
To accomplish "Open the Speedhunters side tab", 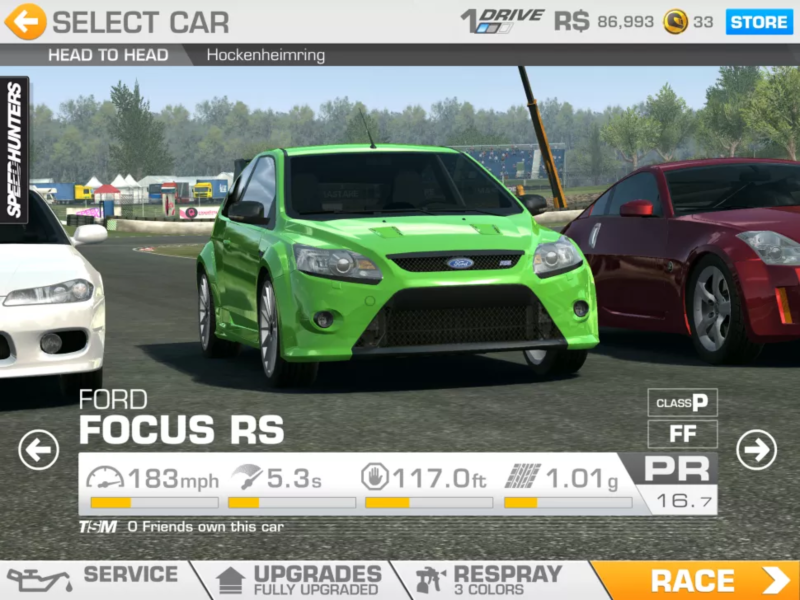I will (x=14, y=150).
